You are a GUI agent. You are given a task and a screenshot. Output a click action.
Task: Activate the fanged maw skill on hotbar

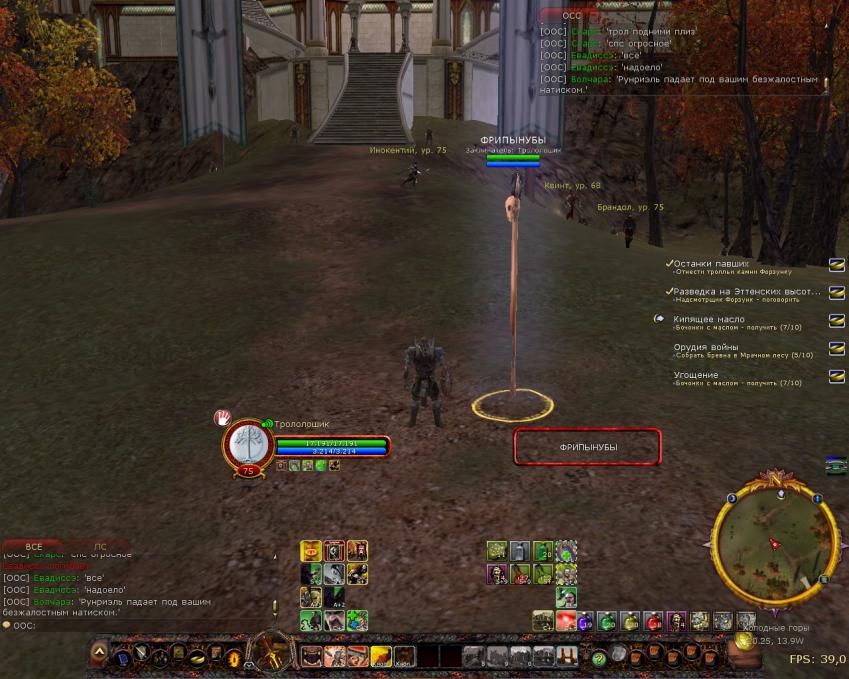click(x=312, y=656)
